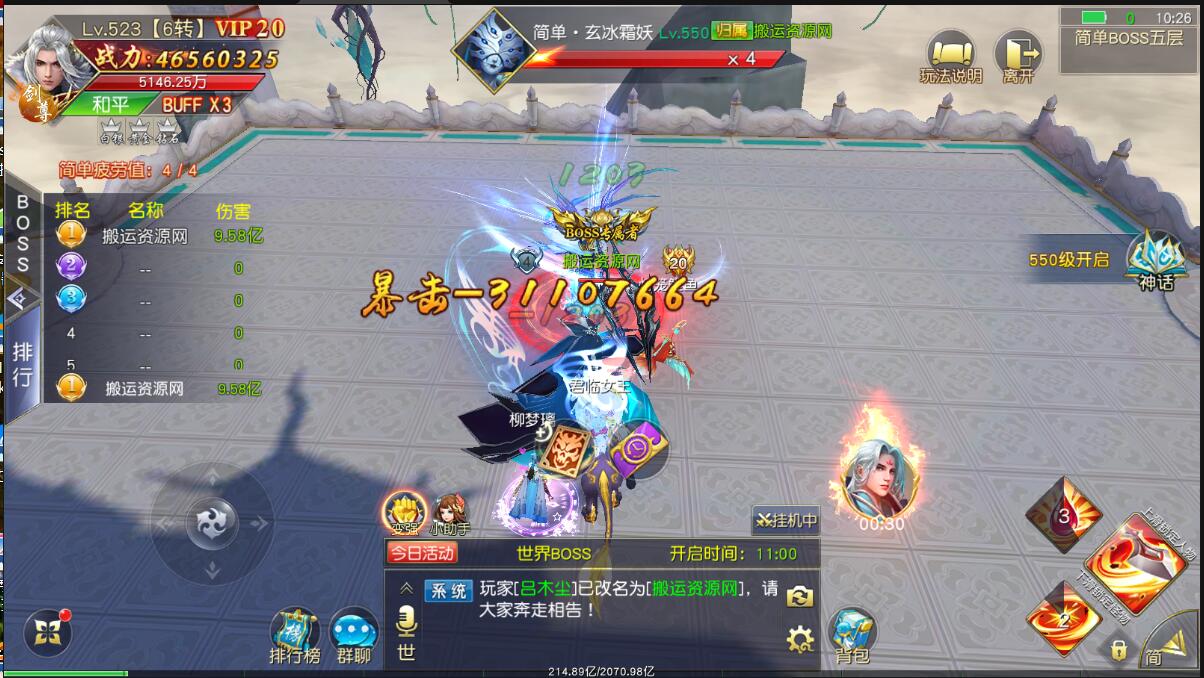This screenshot has height=678, width=1204.
Task: Tap the camera switch icon by chat
Action: 799,596
